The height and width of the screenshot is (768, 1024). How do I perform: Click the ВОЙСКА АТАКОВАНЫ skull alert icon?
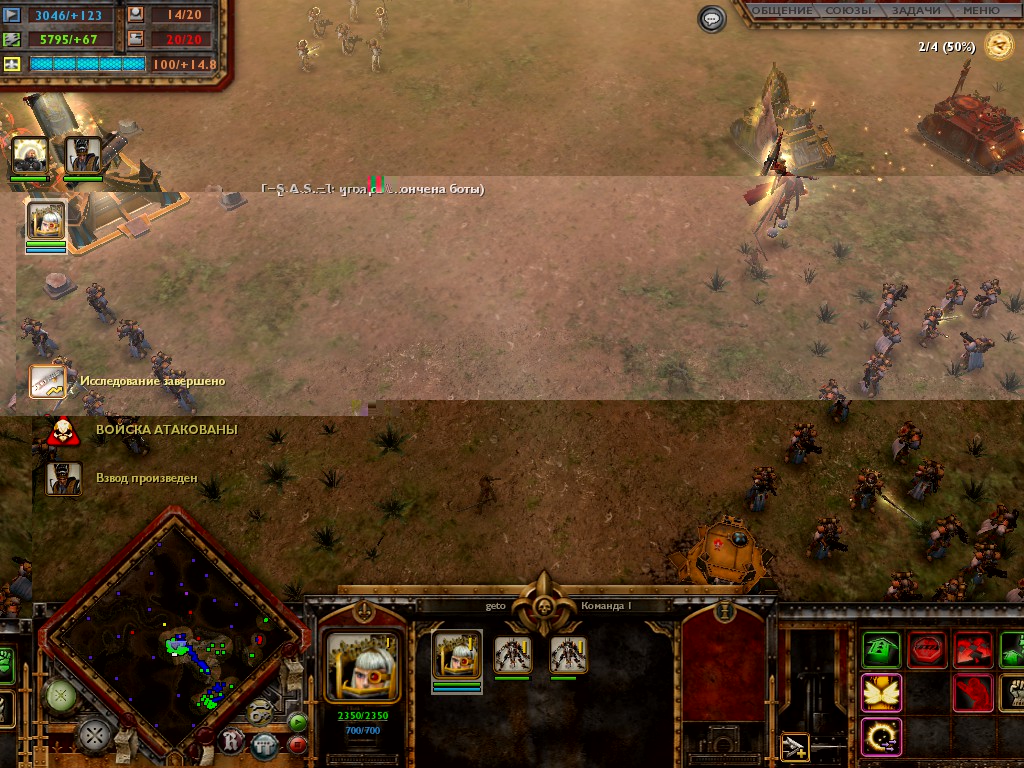click(62, 431)
